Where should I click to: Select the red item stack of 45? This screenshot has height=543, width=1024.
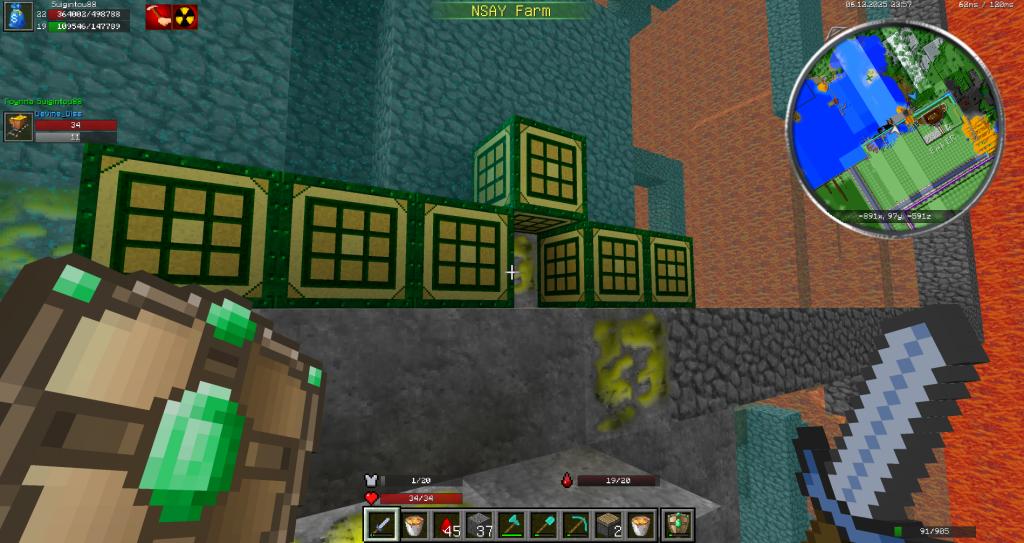[x=449, y=525]
